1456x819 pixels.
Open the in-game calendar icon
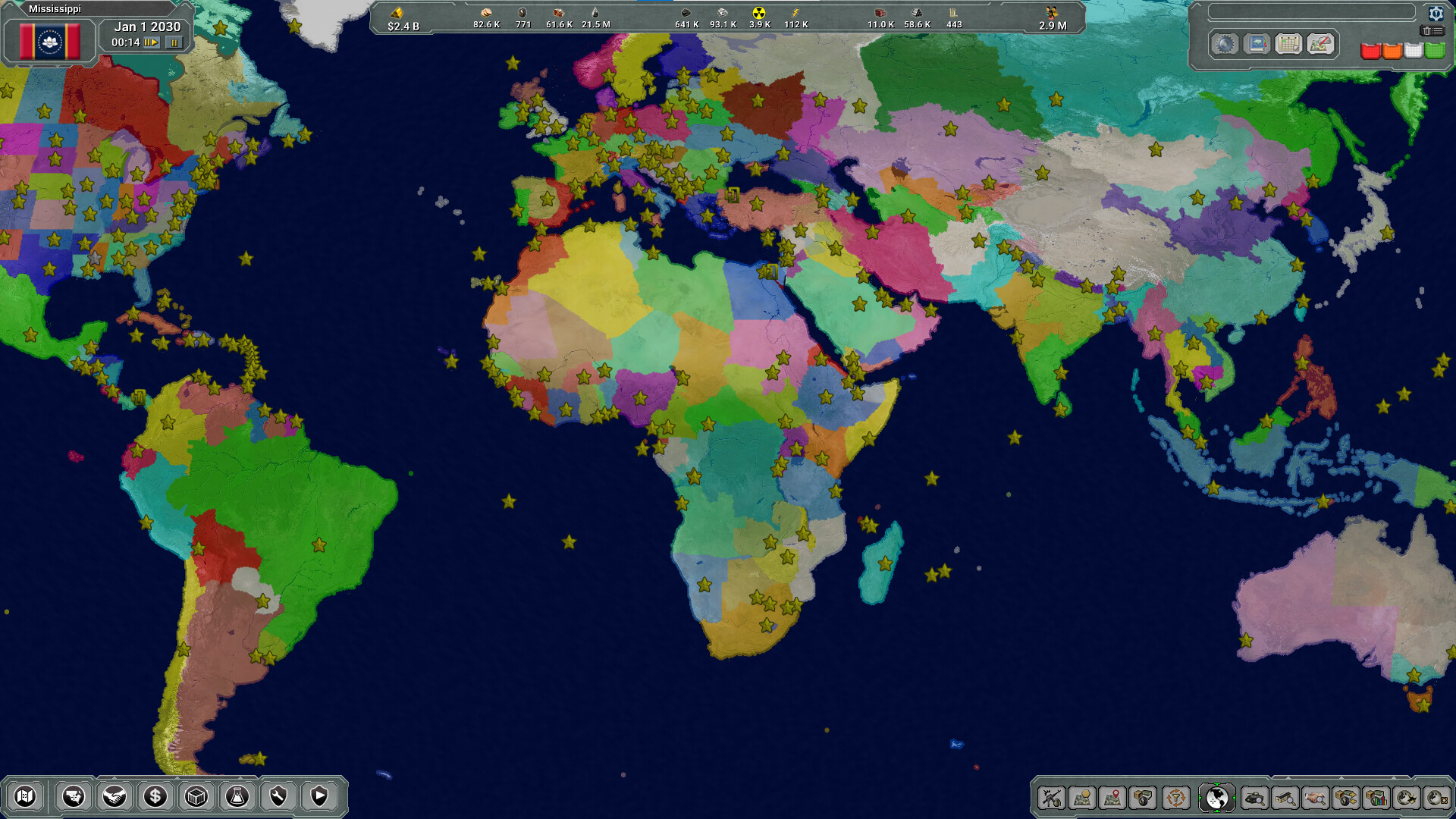[x=1288, y=45]
